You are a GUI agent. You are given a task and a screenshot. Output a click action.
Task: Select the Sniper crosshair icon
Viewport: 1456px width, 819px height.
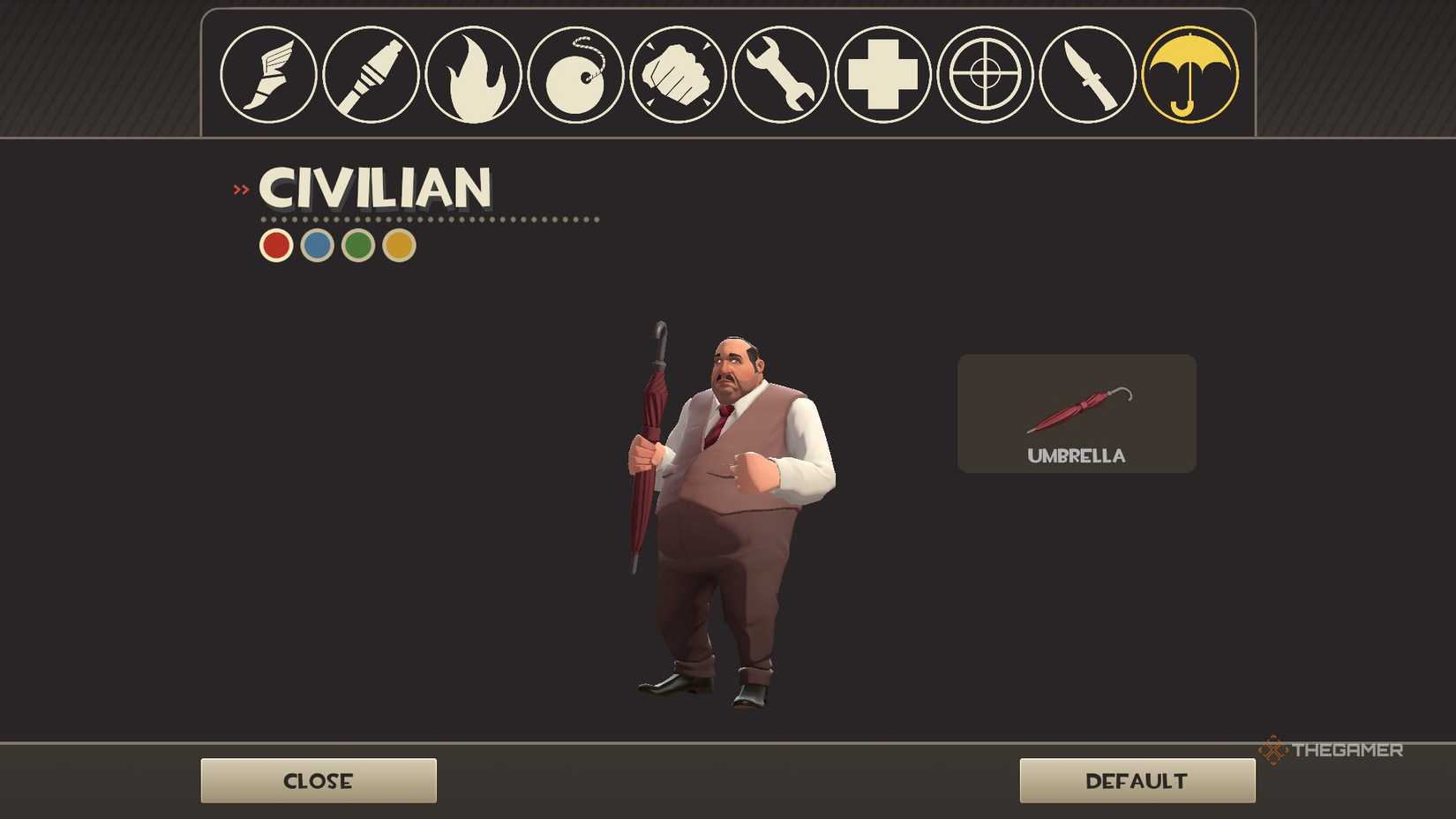pyautogui.click(x=986, y=75)
